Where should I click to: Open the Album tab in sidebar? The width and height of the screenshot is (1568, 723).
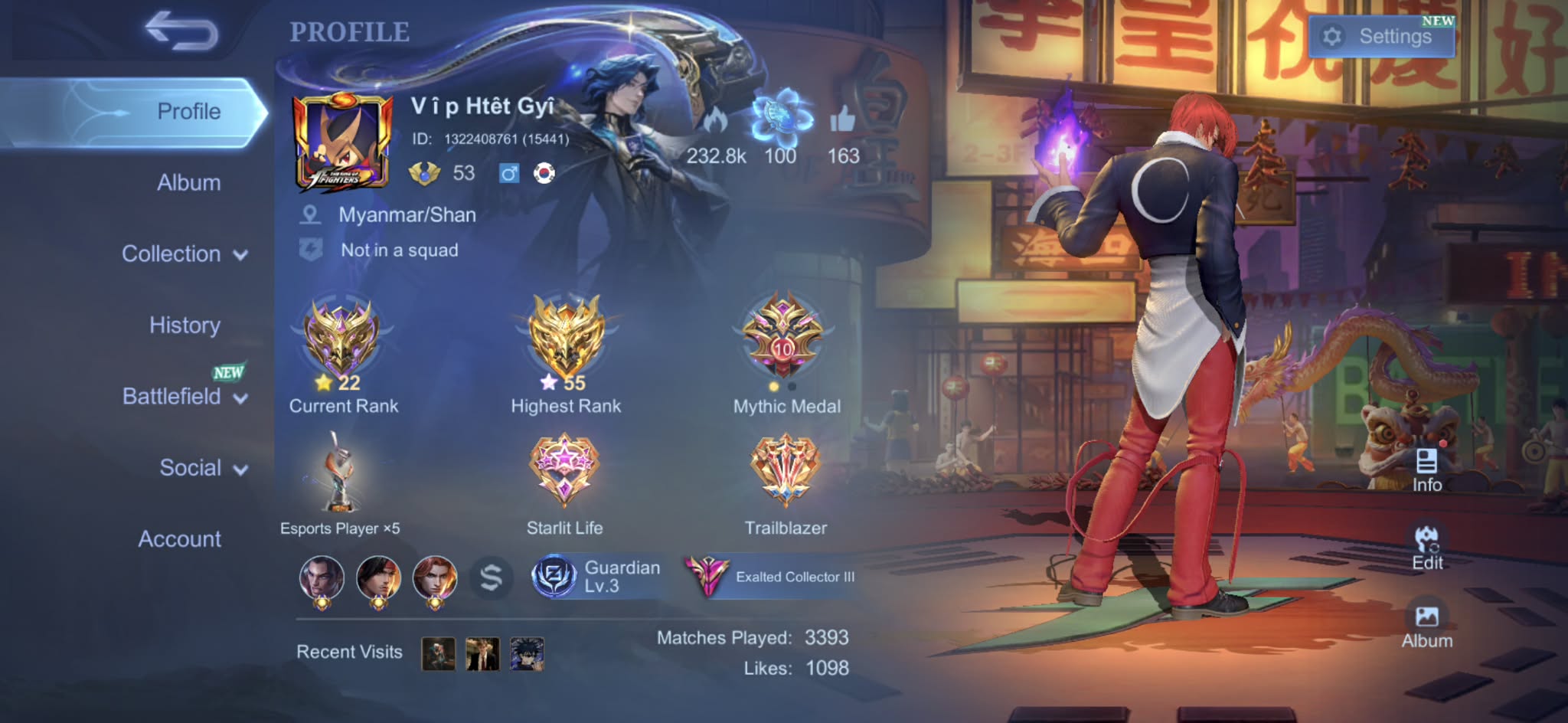[x=188, y=183]
